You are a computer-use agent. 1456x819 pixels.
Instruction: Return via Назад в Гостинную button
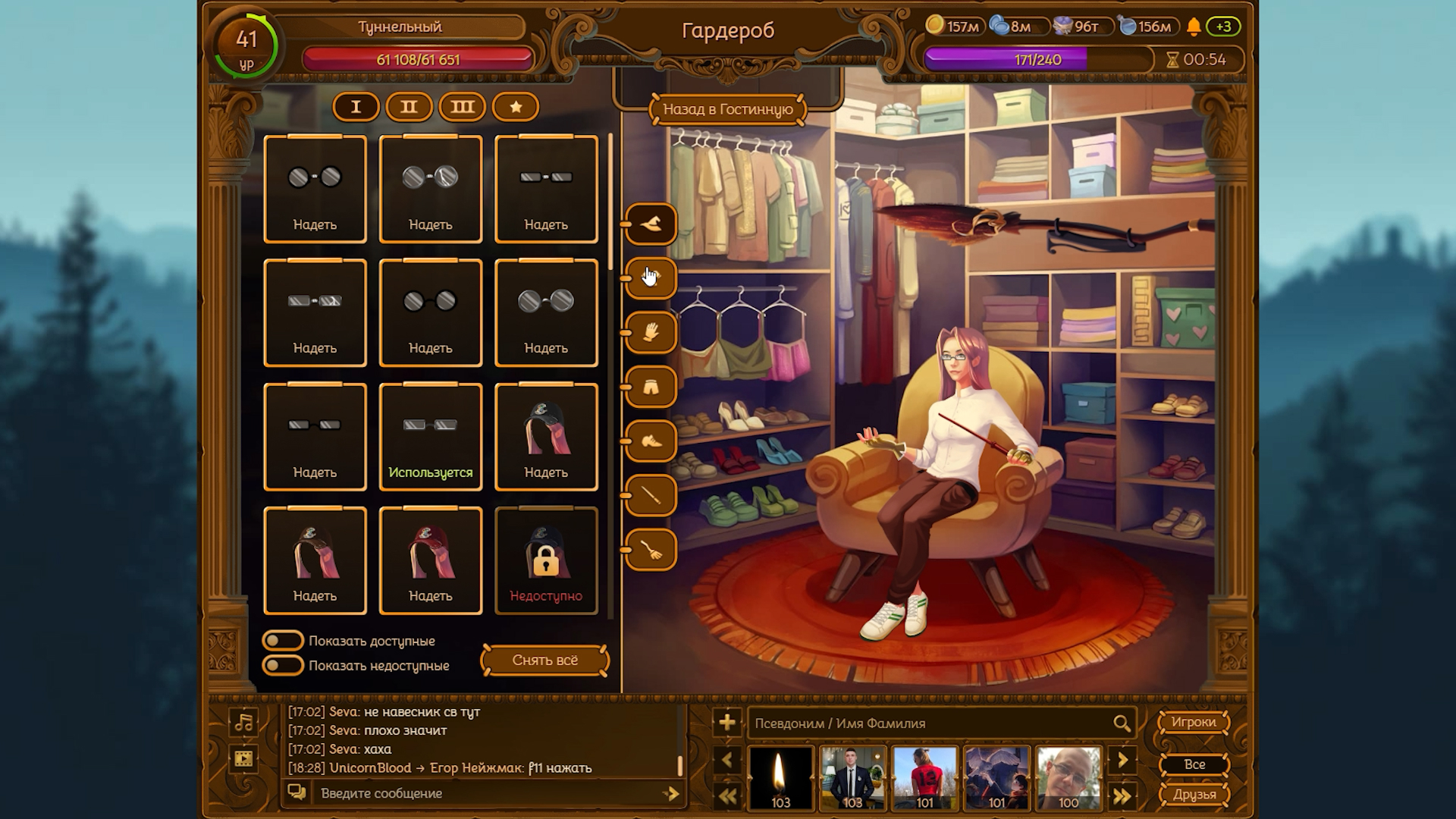point(727,109)
